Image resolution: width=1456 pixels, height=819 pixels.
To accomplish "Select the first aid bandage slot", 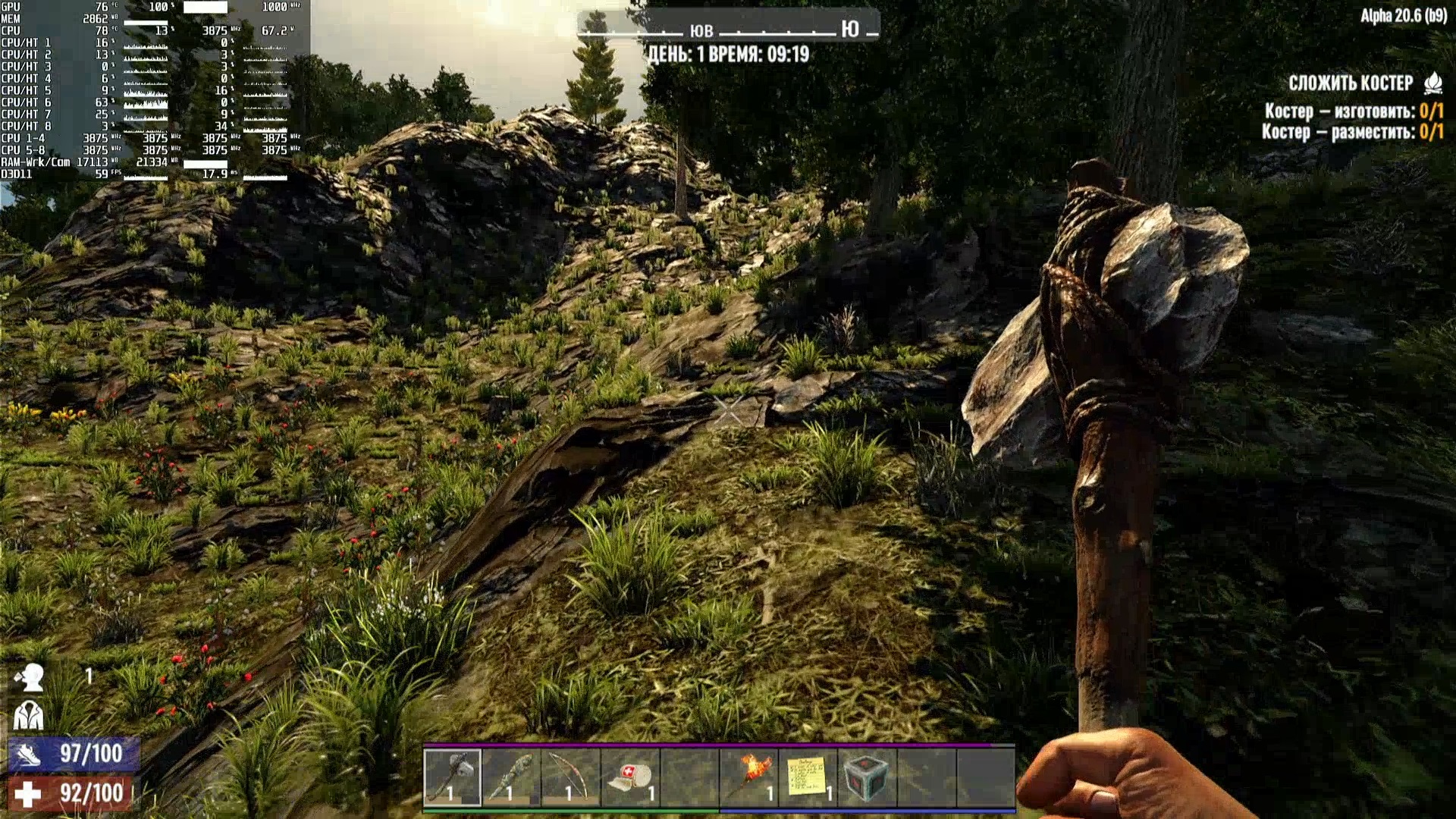I will 630,777.
